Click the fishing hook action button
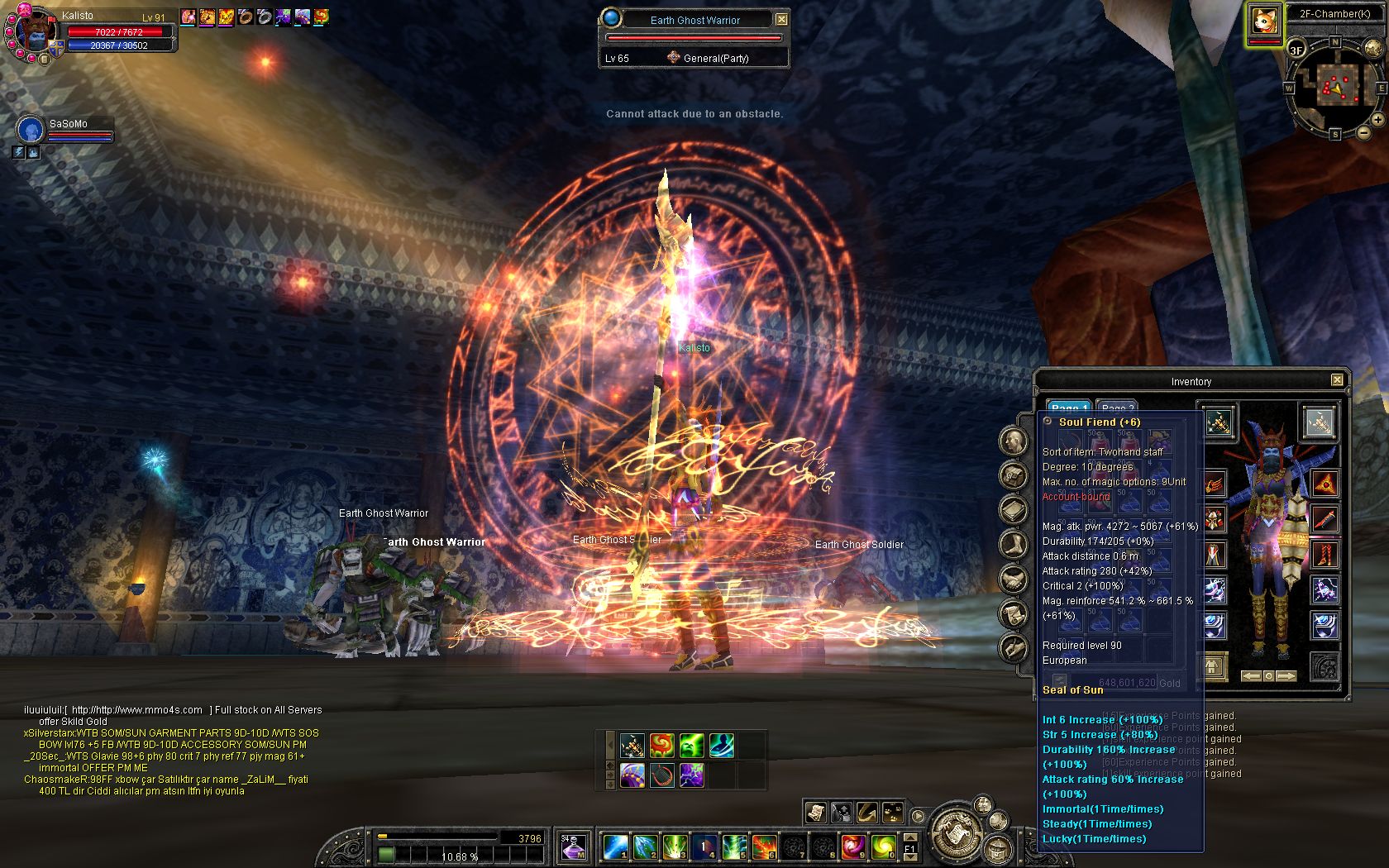Viewport: 1389px width, 868px height. 866,812
